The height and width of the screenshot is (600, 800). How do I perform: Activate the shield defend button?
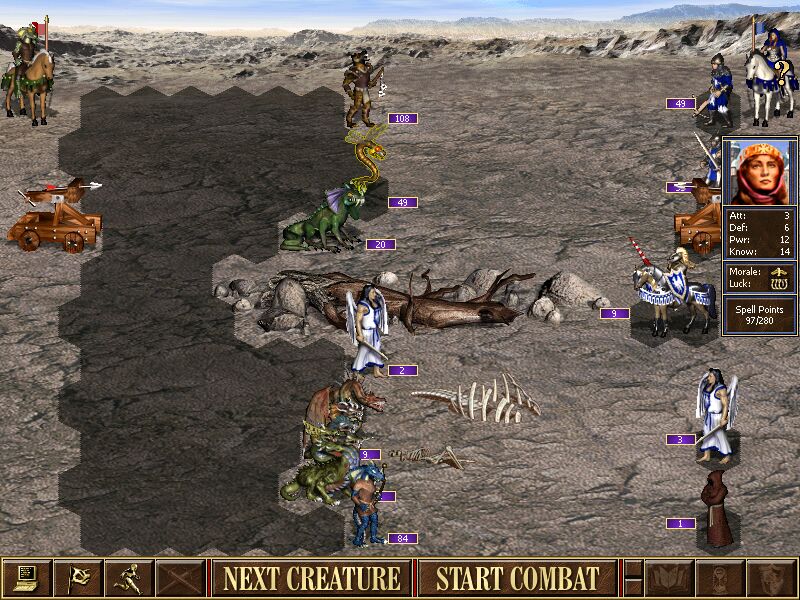click(772, 578)
